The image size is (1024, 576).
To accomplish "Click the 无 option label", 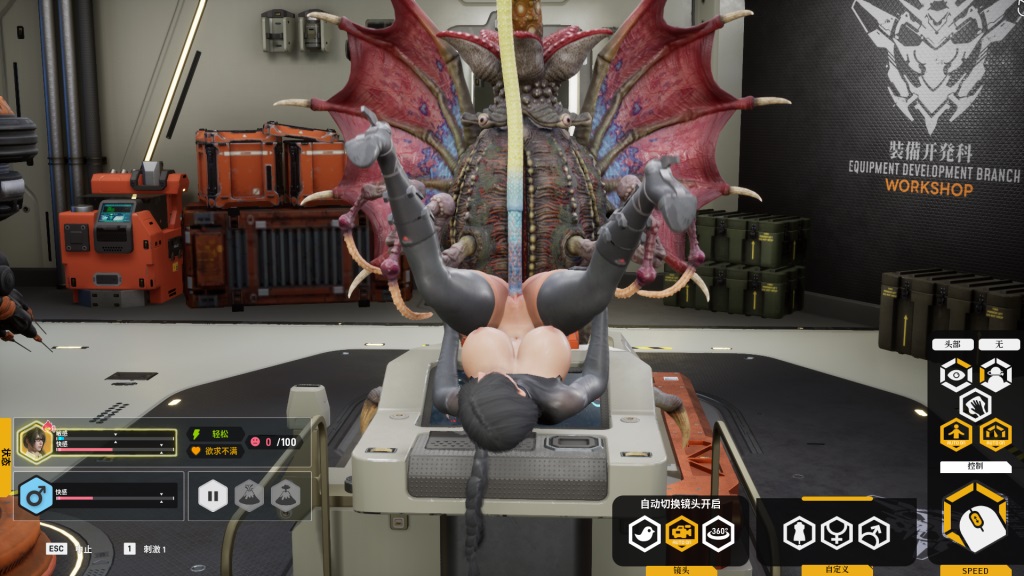I will [998, 344].
